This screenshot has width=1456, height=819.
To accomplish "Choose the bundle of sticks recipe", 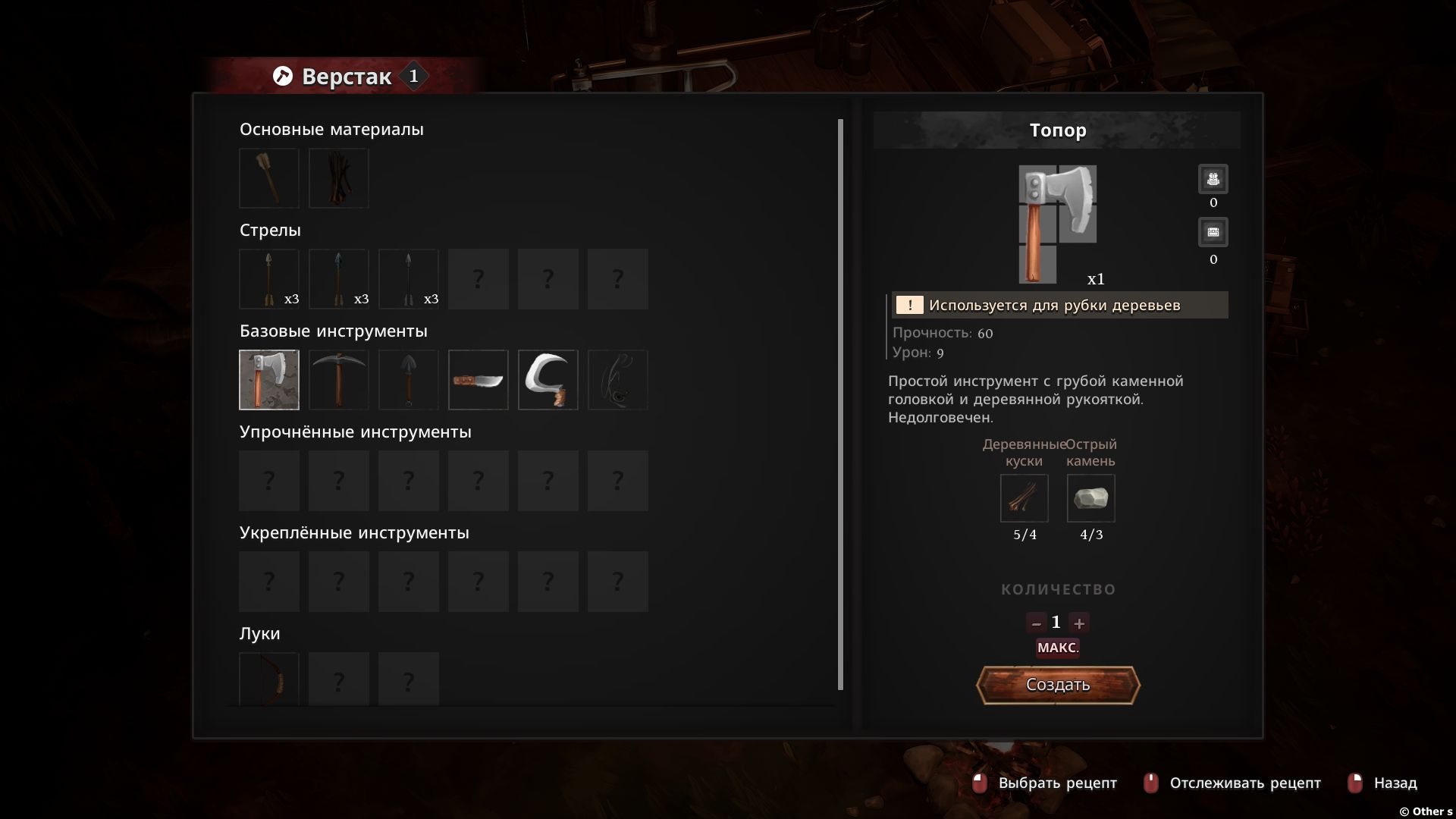I will pyautogui.click(x=339, y=178).
